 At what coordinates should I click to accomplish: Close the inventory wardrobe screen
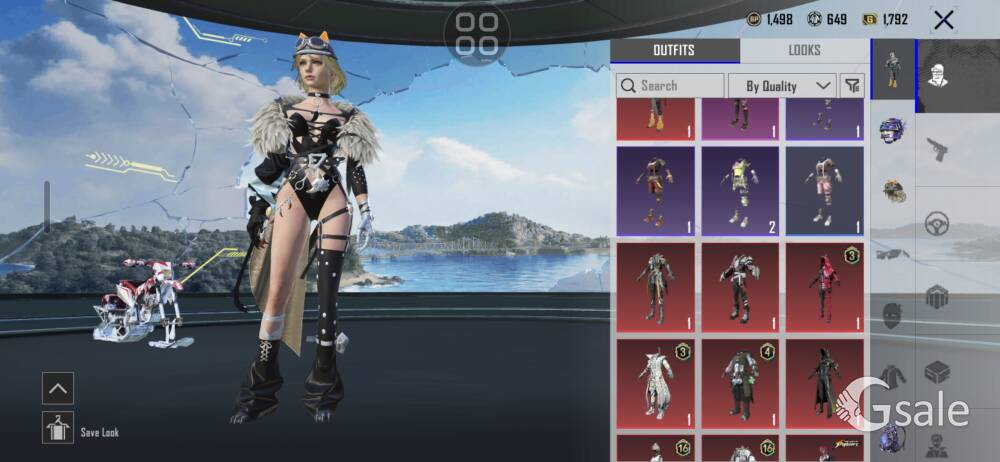click(942, 20)
